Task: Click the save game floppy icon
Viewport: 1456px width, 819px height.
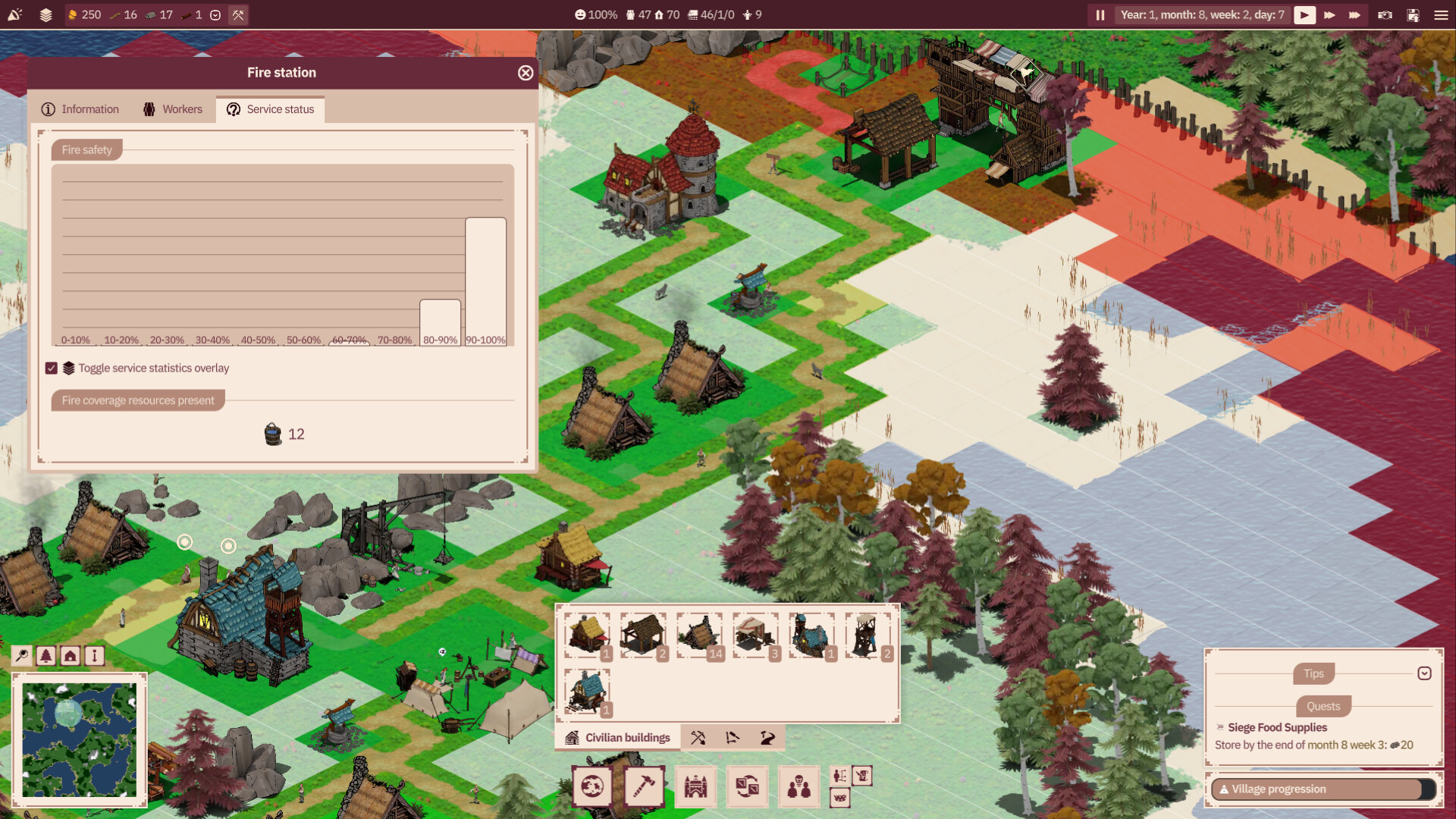Action: pos(1413,15)
